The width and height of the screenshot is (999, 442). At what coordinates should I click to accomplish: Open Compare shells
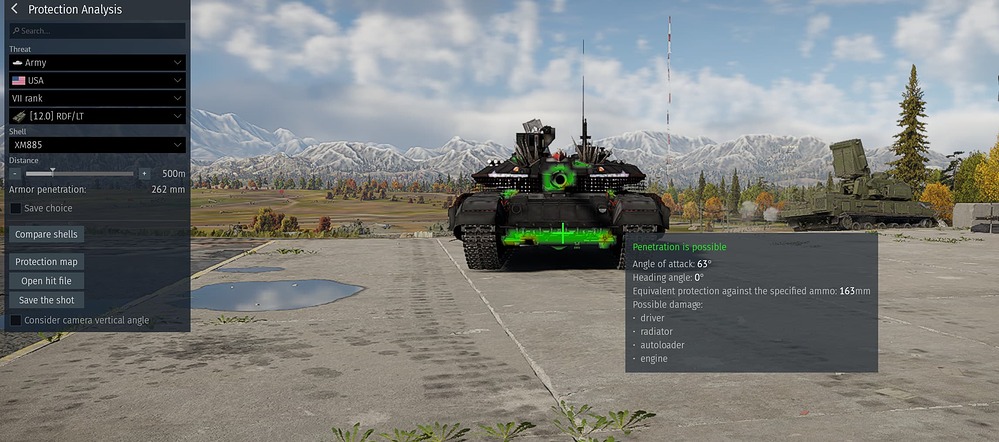tap(46, 234)
